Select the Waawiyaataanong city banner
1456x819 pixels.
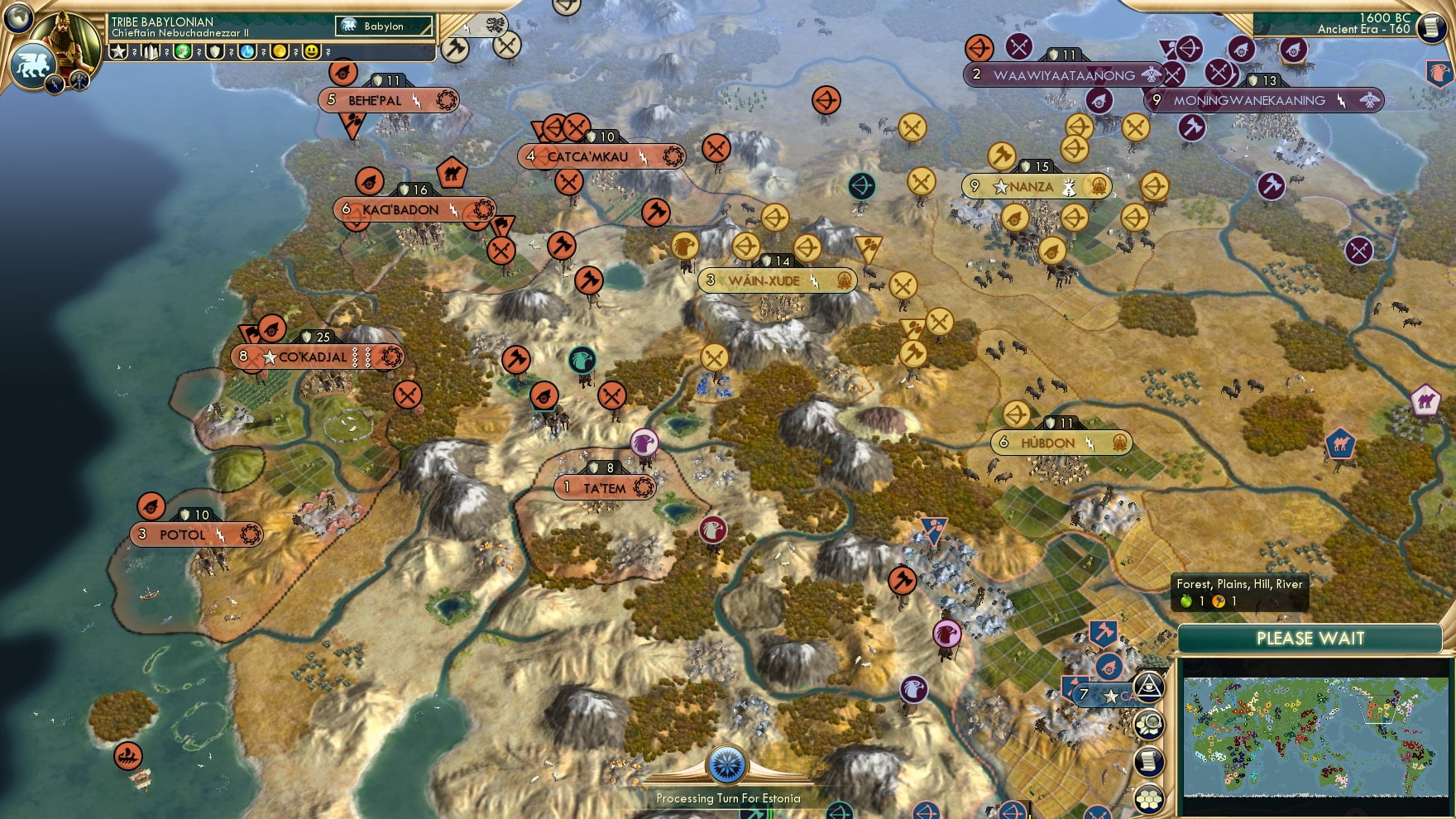1064,75
